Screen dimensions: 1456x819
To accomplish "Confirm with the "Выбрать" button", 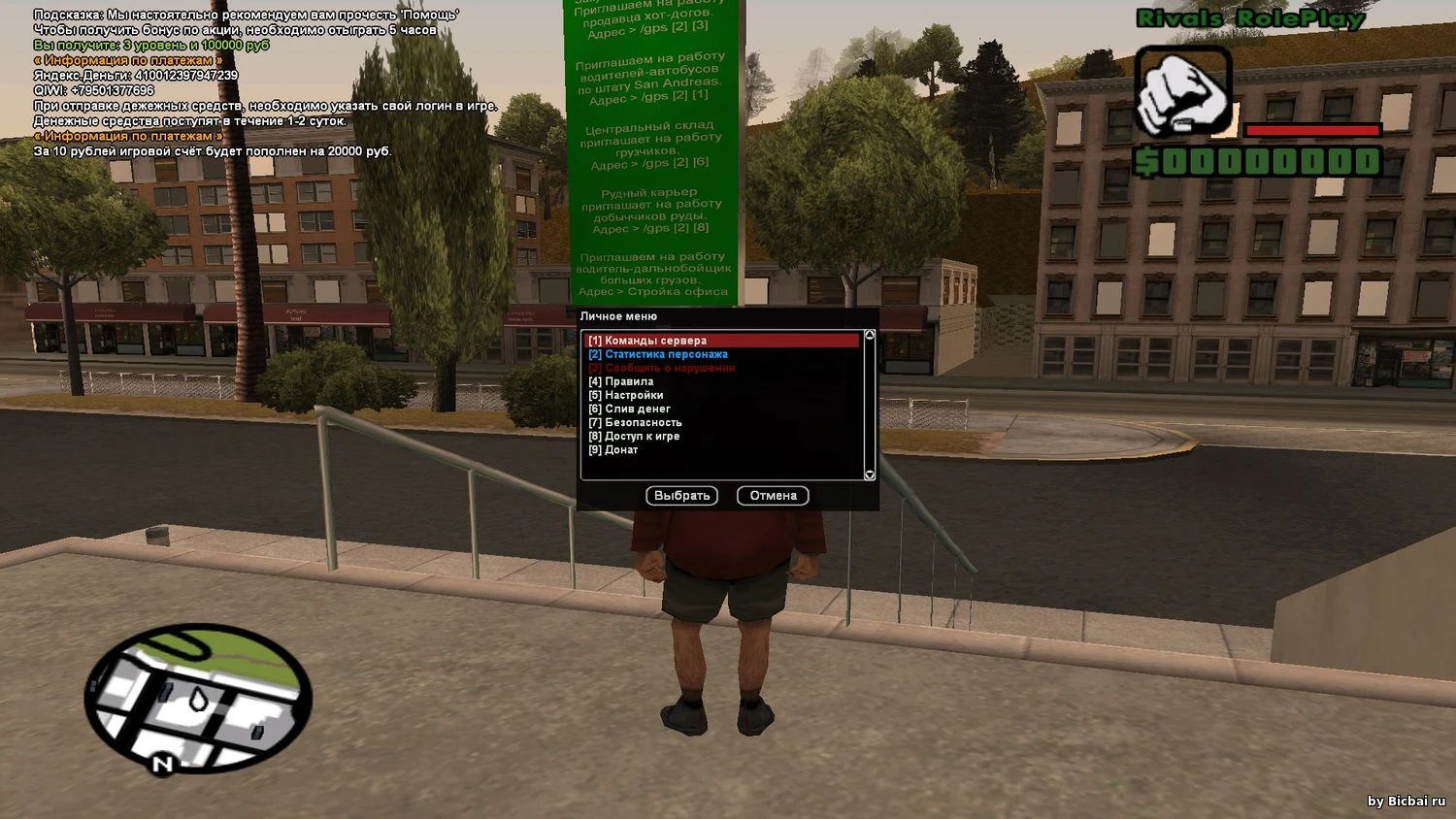I will [681, 496].
